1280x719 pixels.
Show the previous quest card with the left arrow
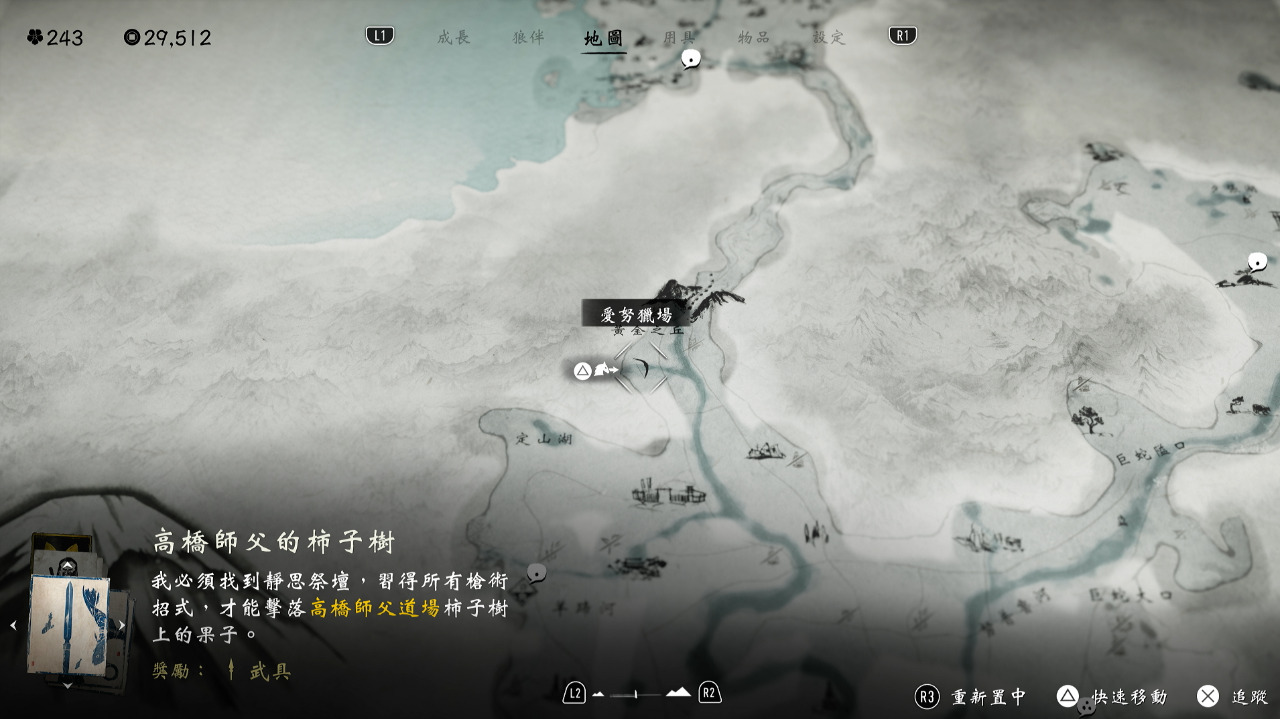click(x=13, y=626)
